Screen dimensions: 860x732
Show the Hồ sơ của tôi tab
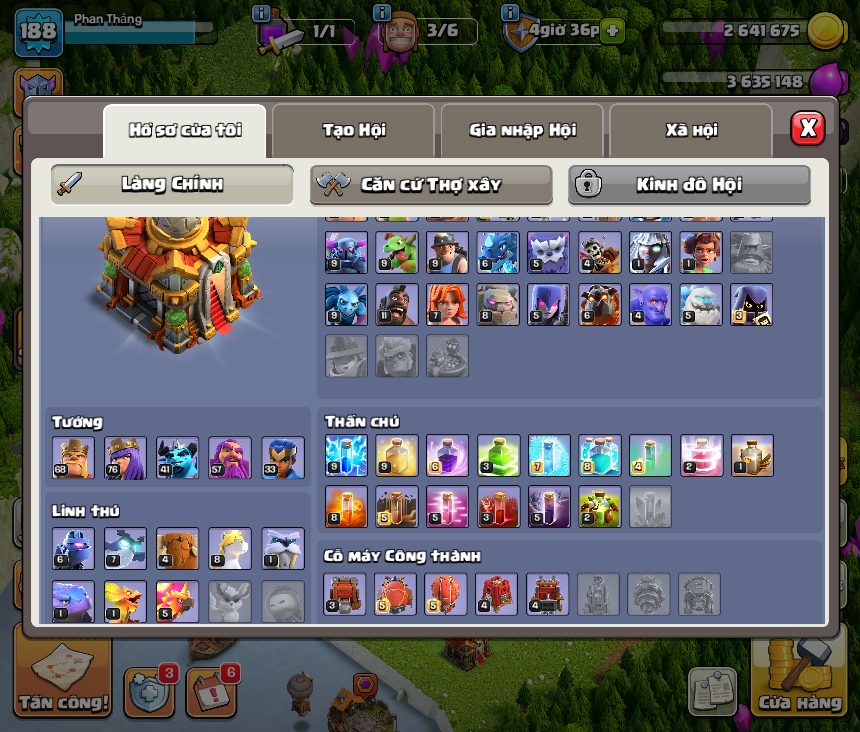coord(184,130)
